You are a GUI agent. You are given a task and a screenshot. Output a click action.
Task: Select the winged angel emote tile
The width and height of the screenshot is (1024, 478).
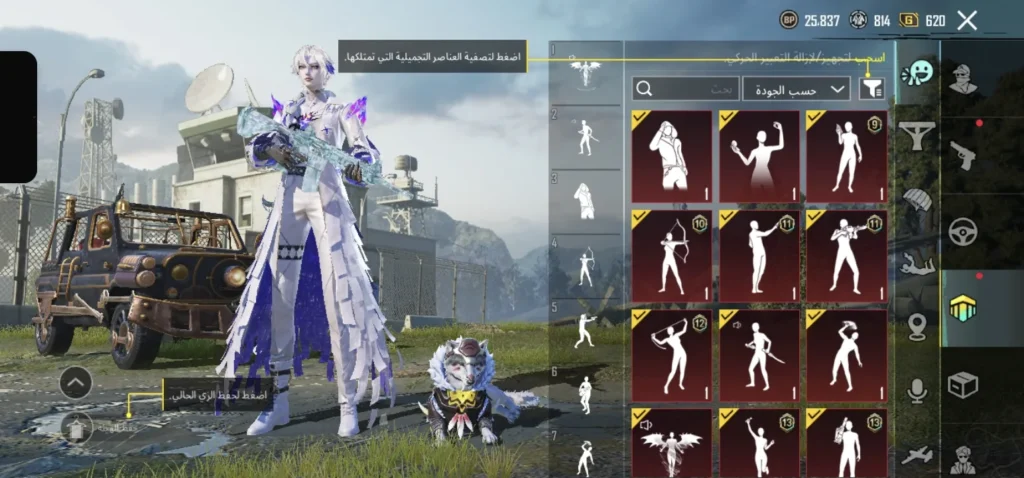(x=671, y=444)
